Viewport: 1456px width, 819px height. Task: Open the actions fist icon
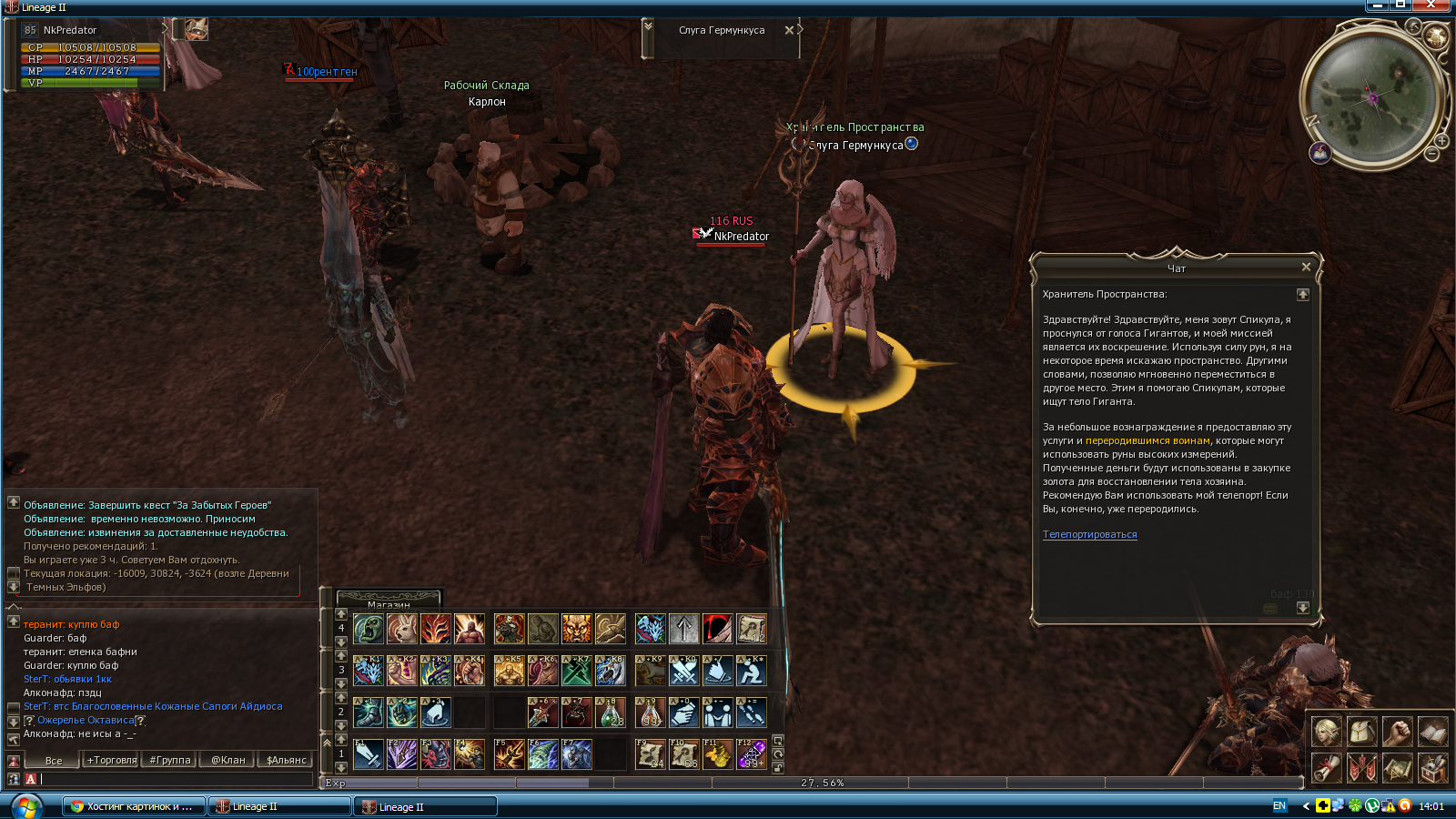click(1397, 731)
